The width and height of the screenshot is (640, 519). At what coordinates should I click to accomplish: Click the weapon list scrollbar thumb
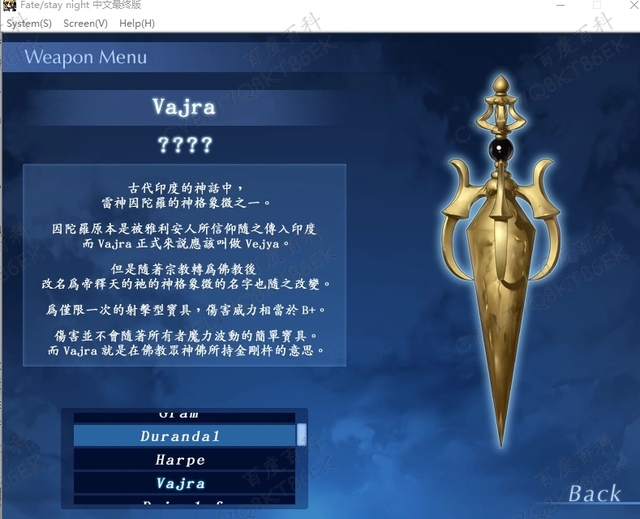coord(302,434)
